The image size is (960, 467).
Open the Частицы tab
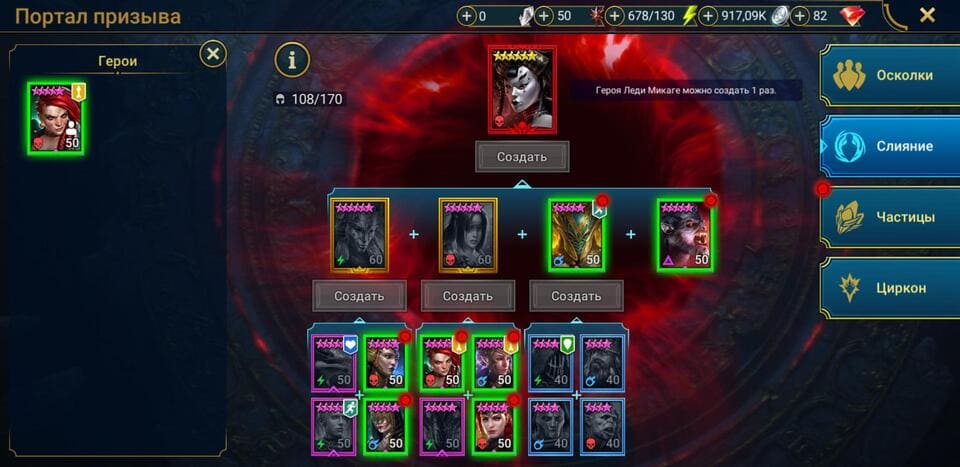coord(890,217)
